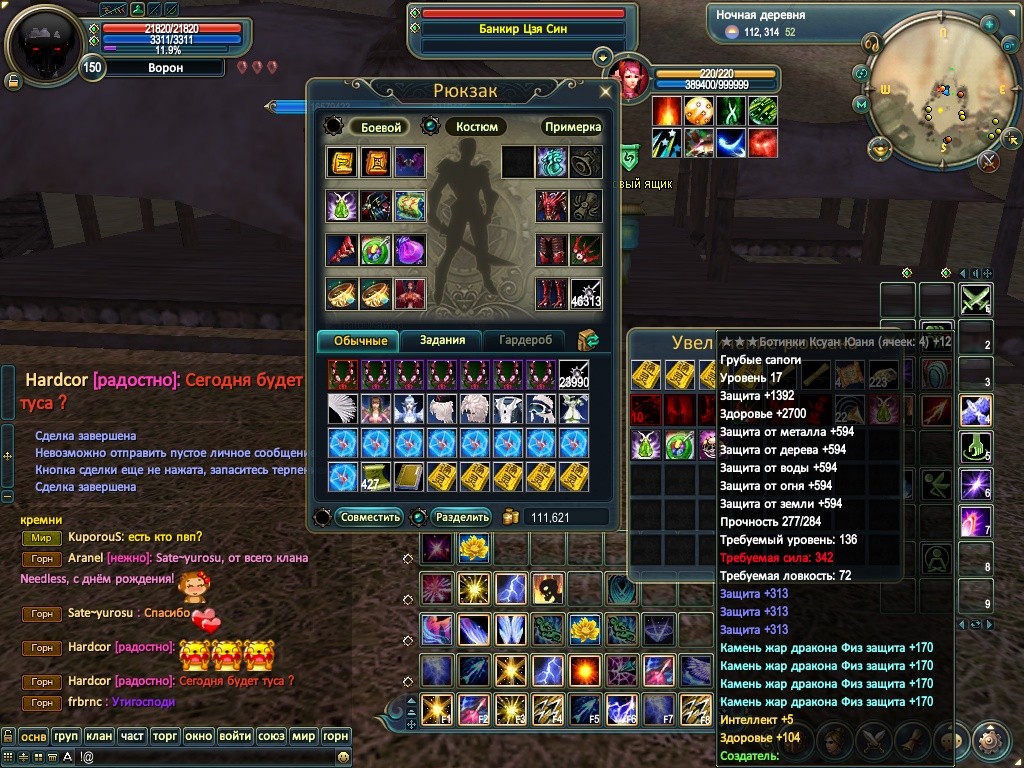Image resolution: width=1024 pixels, height=768 pixels.
Task: Close the Рюкзак inventory window
Action: 605,91
